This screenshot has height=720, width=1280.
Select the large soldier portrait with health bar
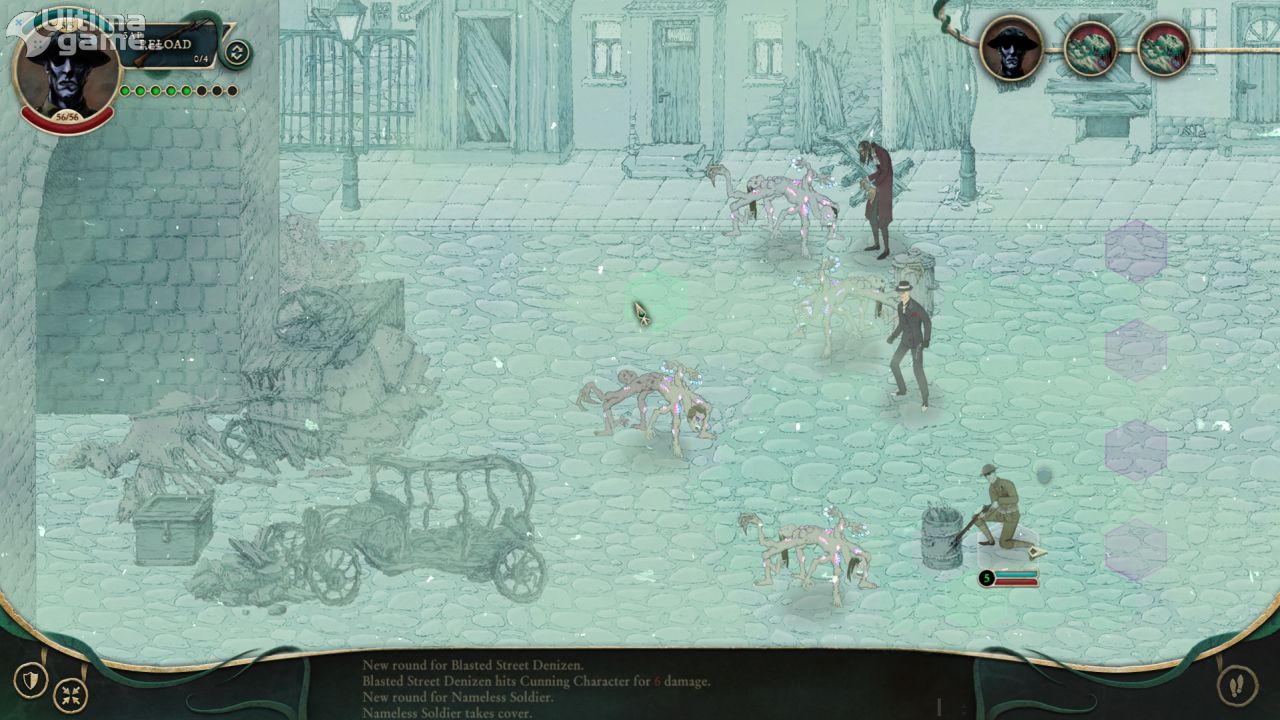tap(66, 70)
